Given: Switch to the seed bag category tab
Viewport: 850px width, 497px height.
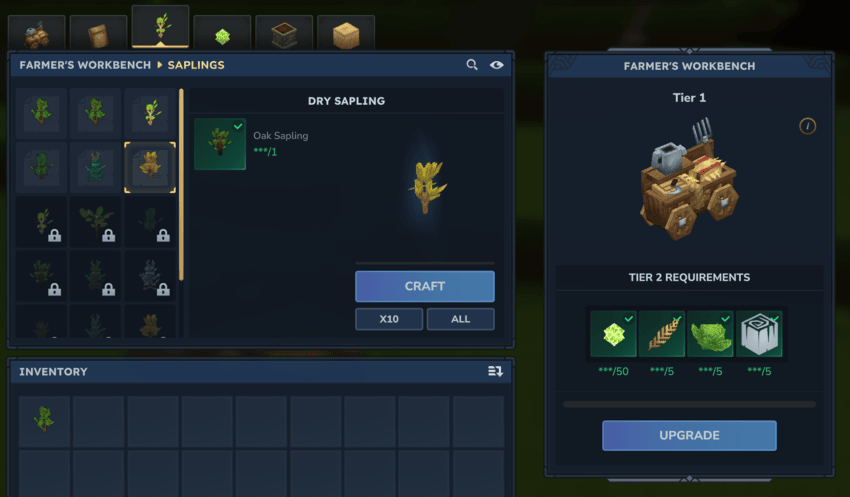Looking at the screenshot, I should click(x=98, y=34).
